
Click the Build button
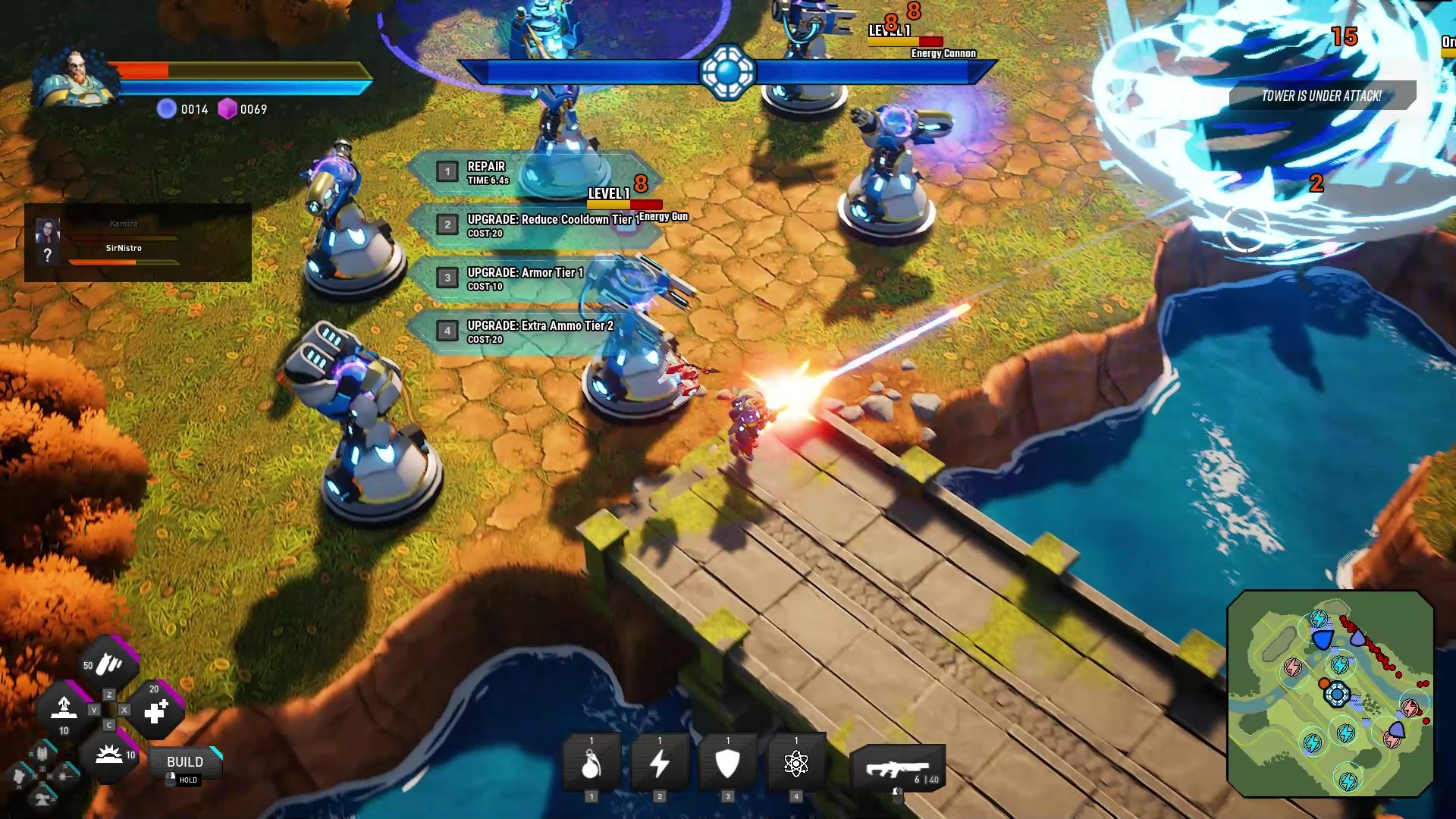click(x=185, y=762)
